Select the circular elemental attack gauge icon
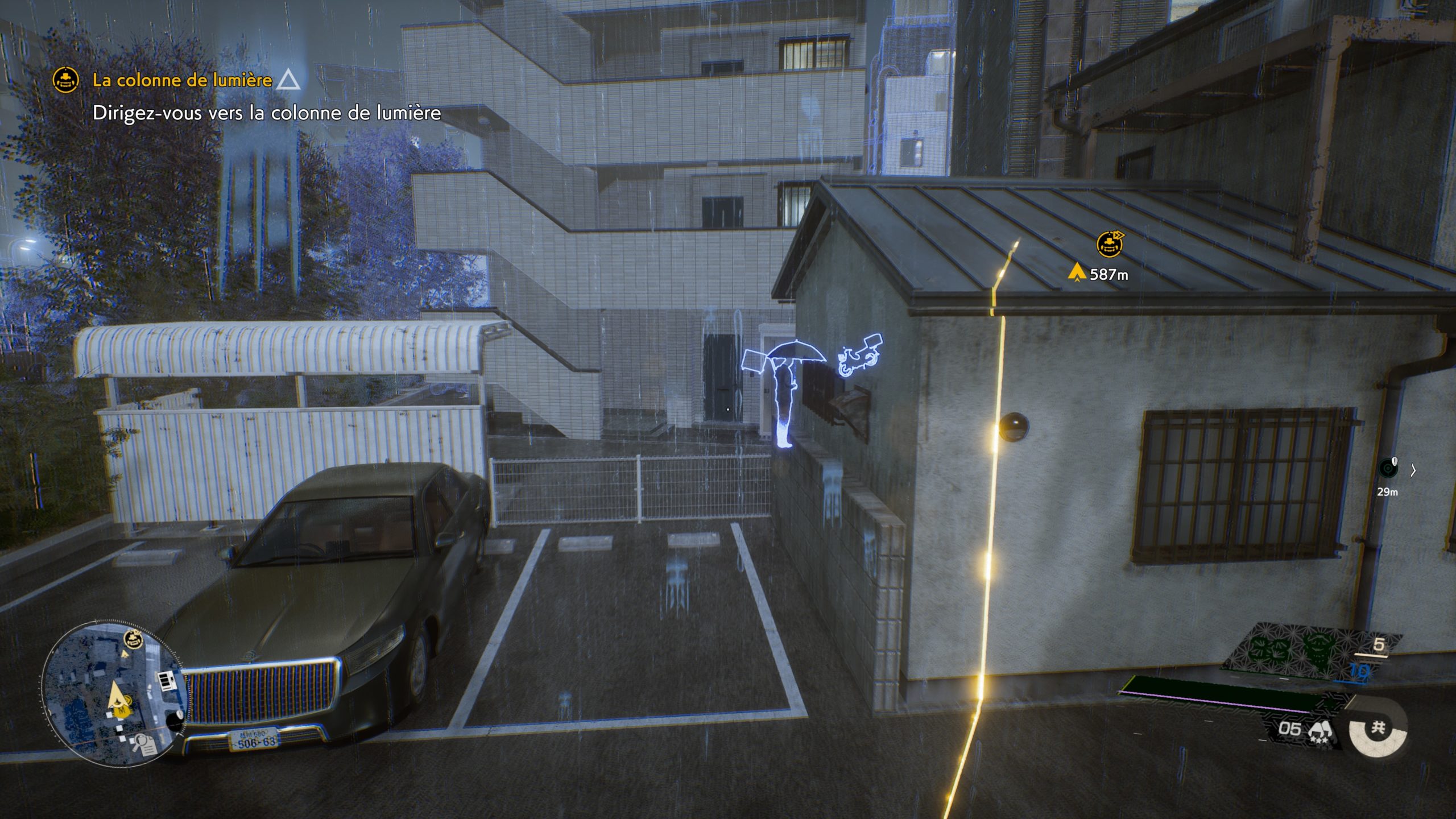 point(1378,728)
